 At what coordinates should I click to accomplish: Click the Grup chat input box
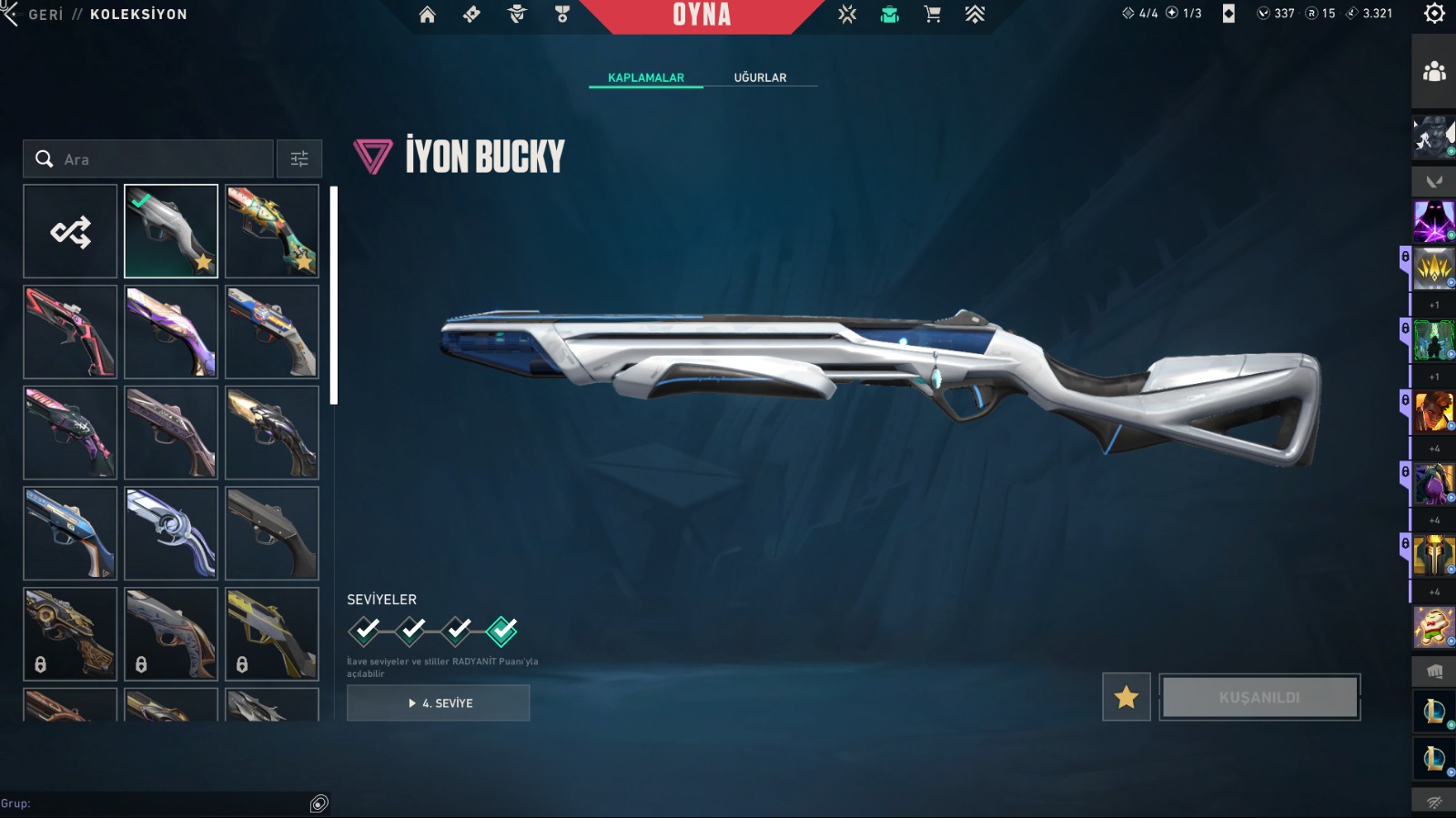pyautogui.click(x=164, y=803)
